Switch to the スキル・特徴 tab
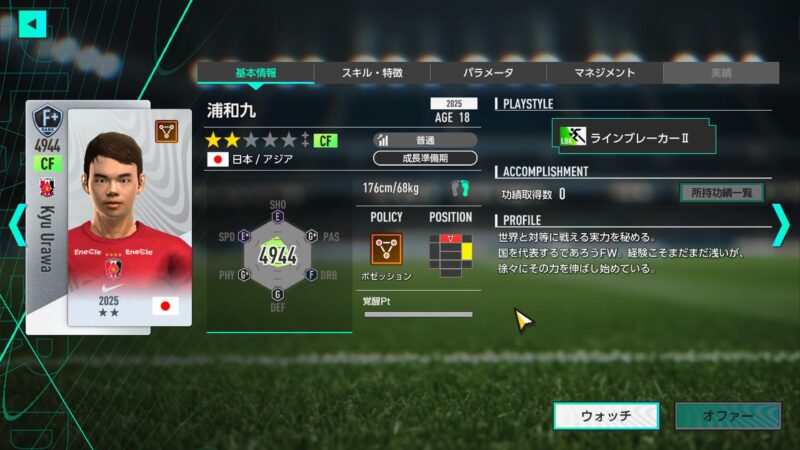This screenshot has width=800, height=450. 372,73
